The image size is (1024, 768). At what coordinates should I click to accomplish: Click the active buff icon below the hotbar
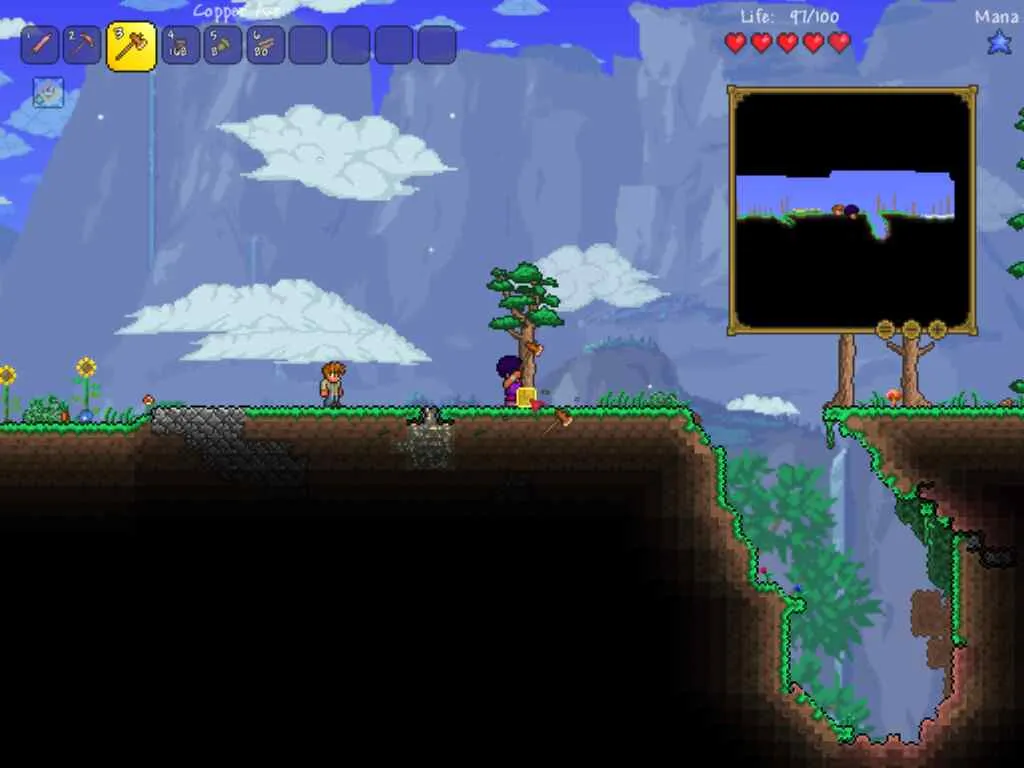(48, 92)
